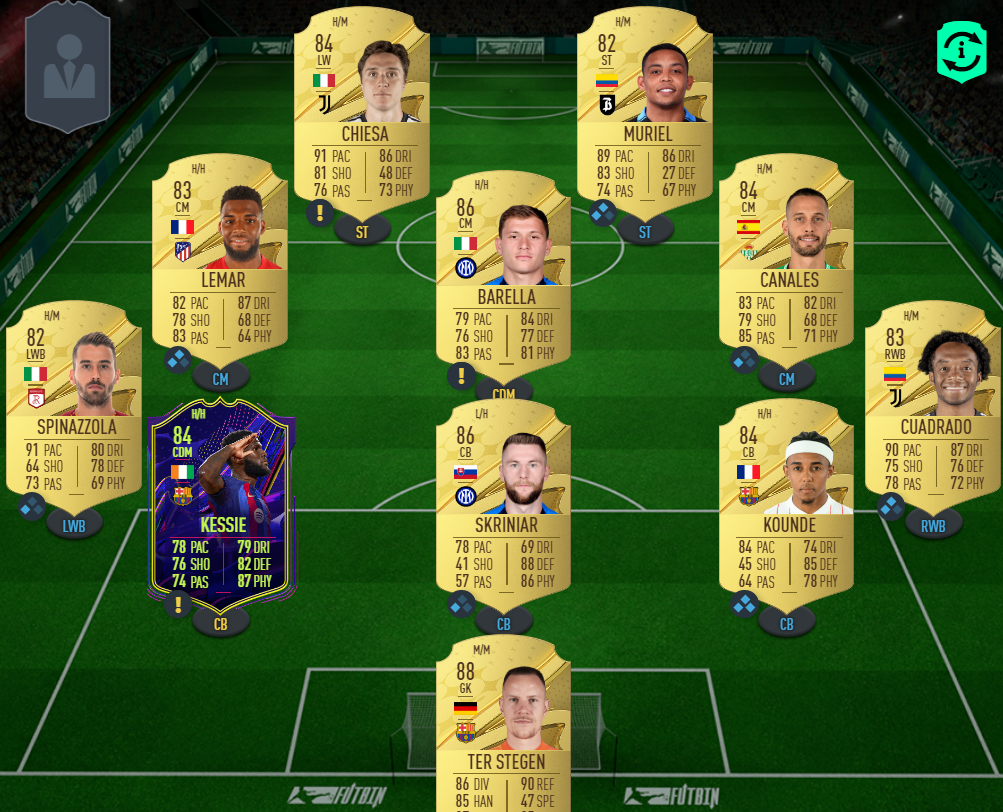This screenshot has height=812, width=1003.
Task: Select the RWB position badge
Action: click(934, 524)
